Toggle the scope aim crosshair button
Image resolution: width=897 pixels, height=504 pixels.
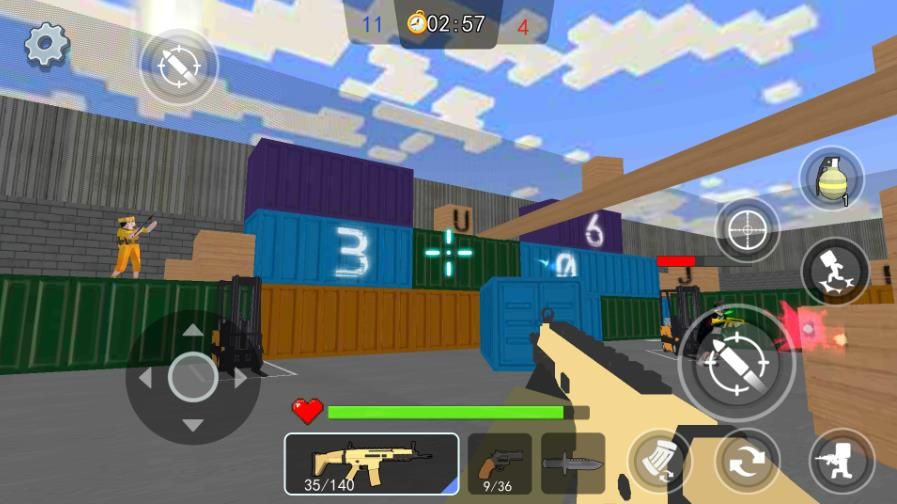pyautogui.click(x=746, y=230)
